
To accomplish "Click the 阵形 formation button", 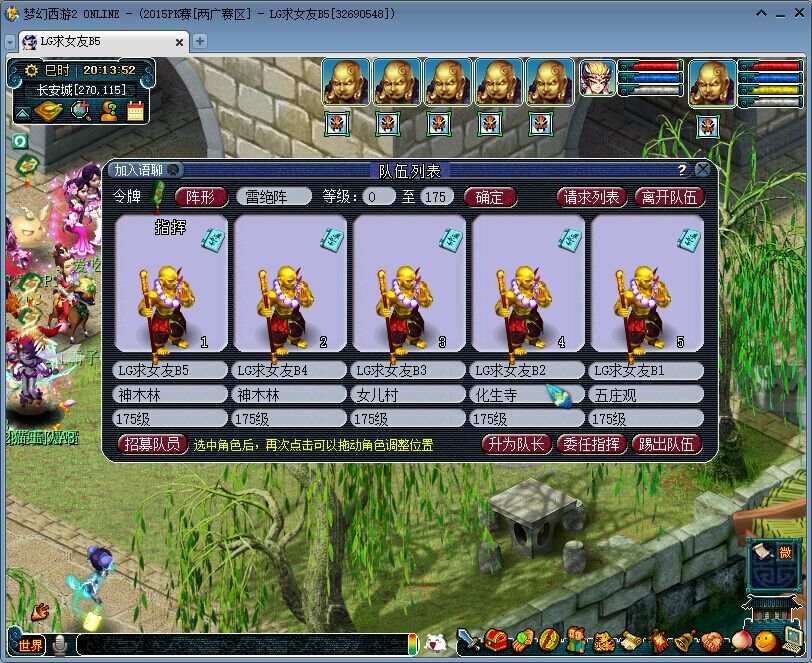I will point(201,197).
